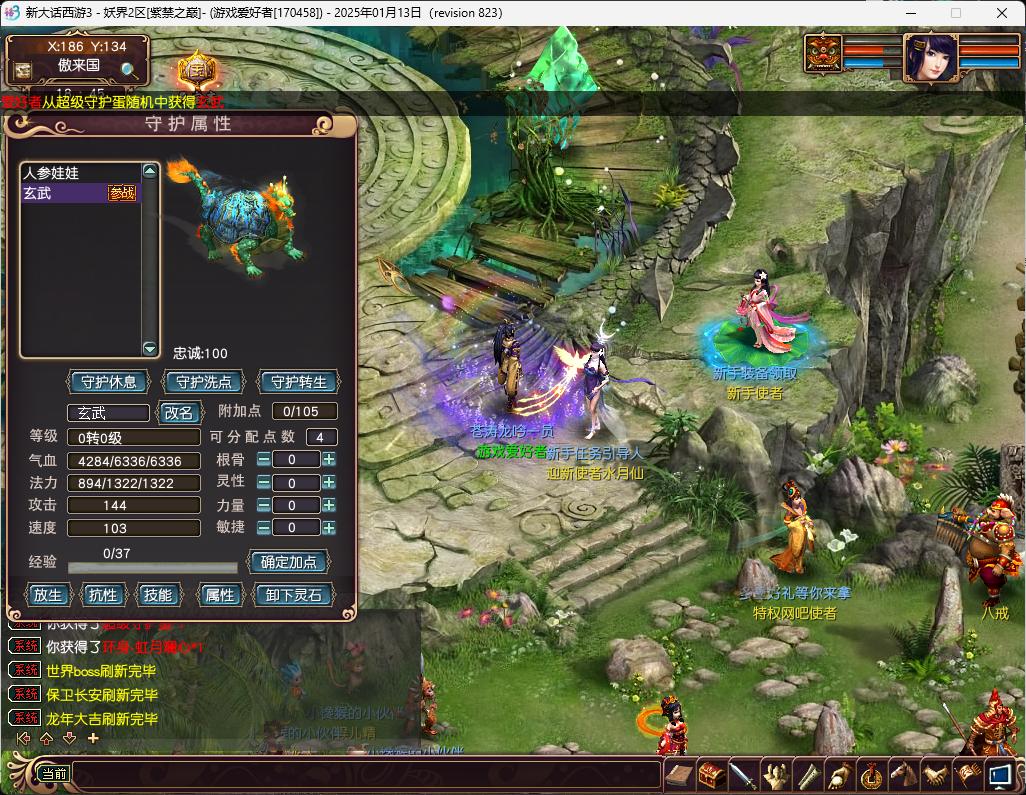
Task: Add a point to 根骨
Action: click(x=328, y=460)
